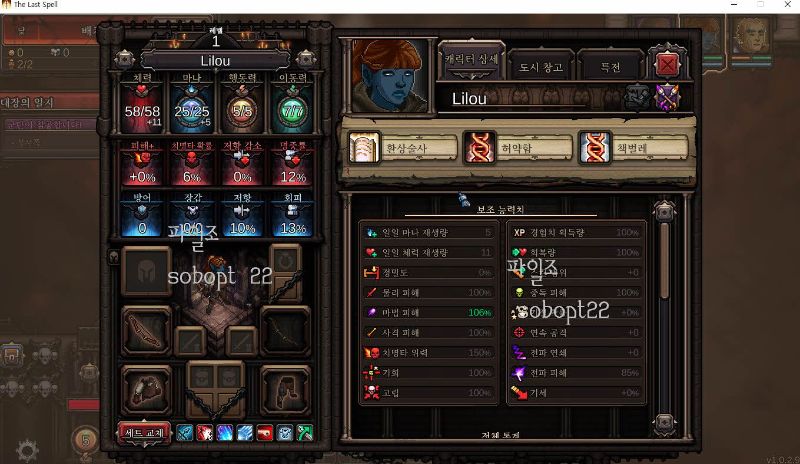Select the body armor slot
The image size is (800, 464).
(x=146, y=387)
